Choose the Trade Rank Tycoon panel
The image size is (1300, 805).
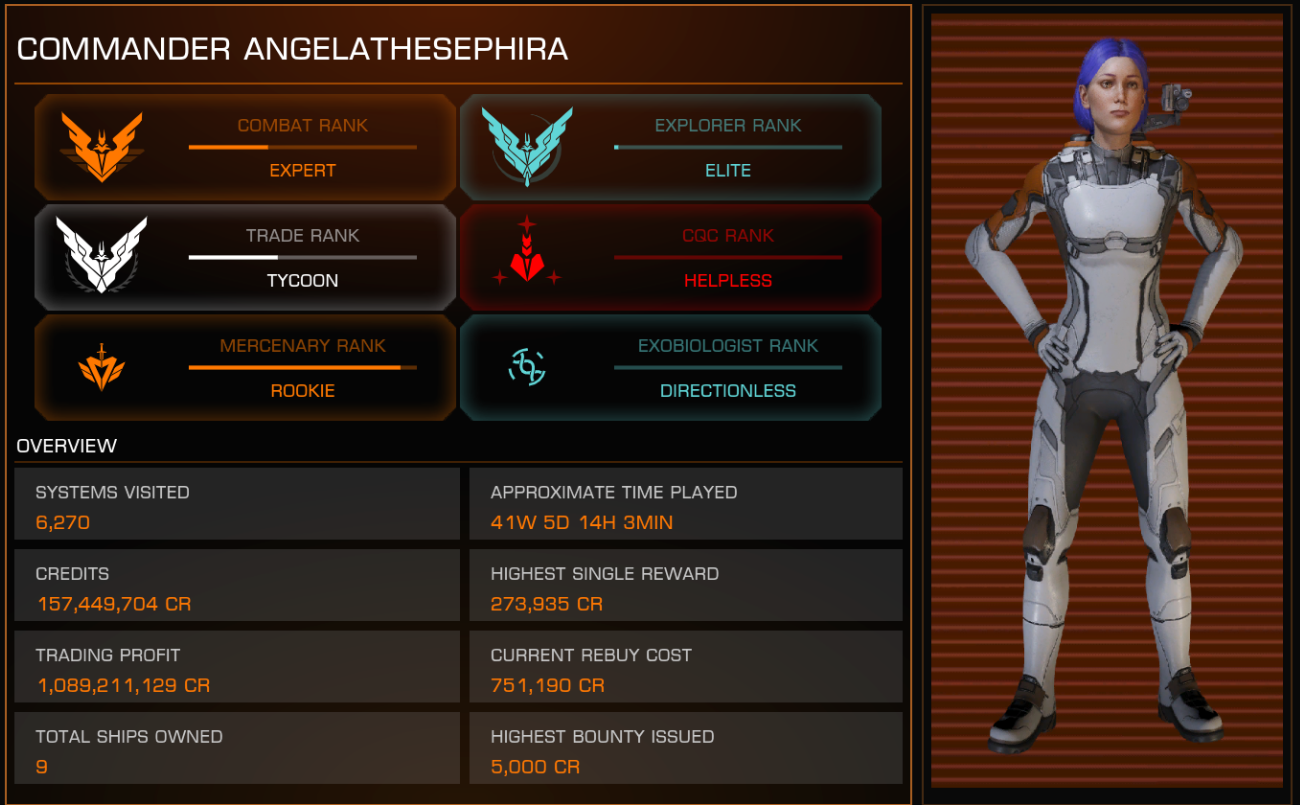(x=245, y=258)
